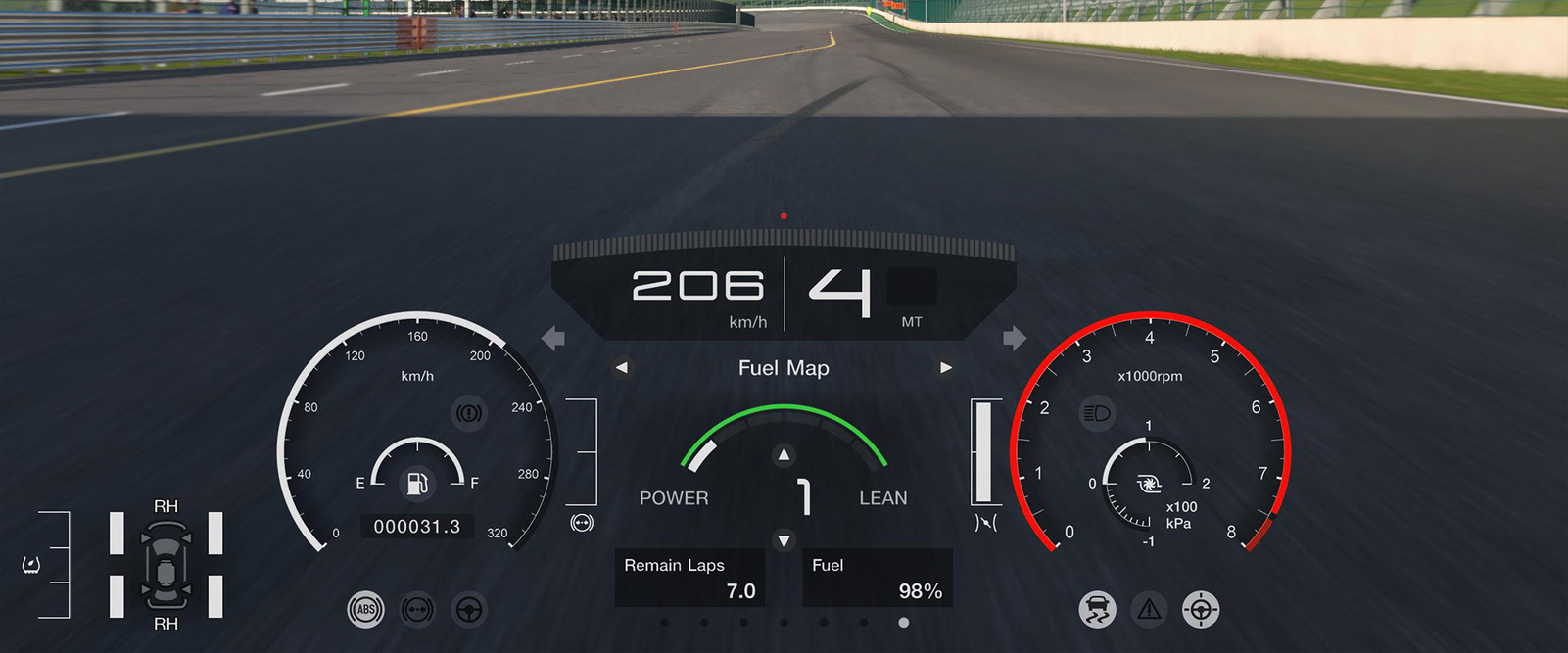This screenshot has width=1568, height=653.
Task: Go to next page after Fuel Map
Action: point(945,368)
